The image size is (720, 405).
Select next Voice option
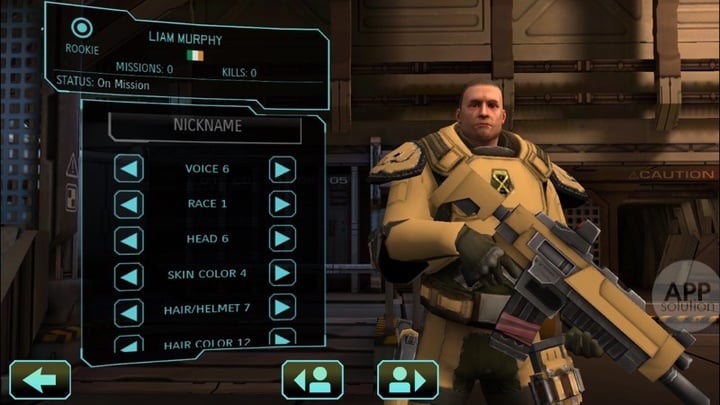click(283, 169)
